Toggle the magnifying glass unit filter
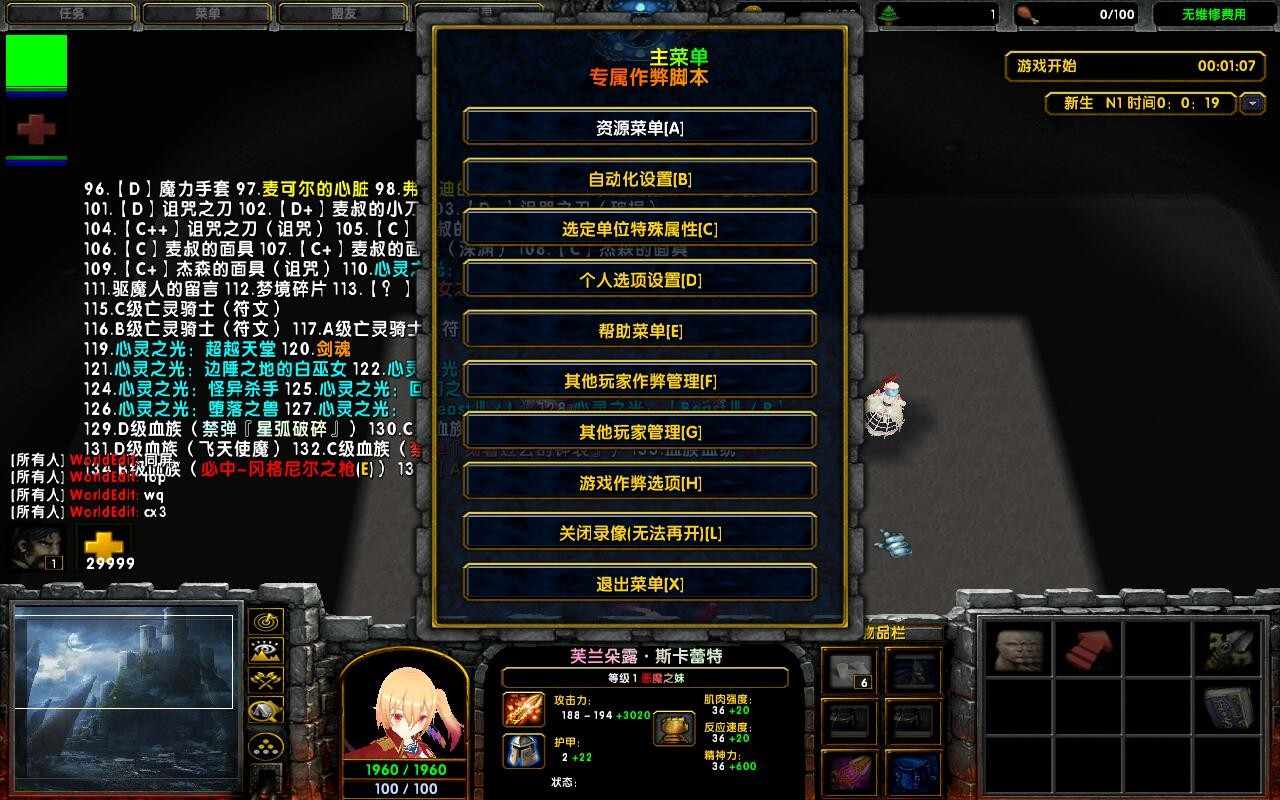Screen dimensions: 1280x800 tap(264, 710)
